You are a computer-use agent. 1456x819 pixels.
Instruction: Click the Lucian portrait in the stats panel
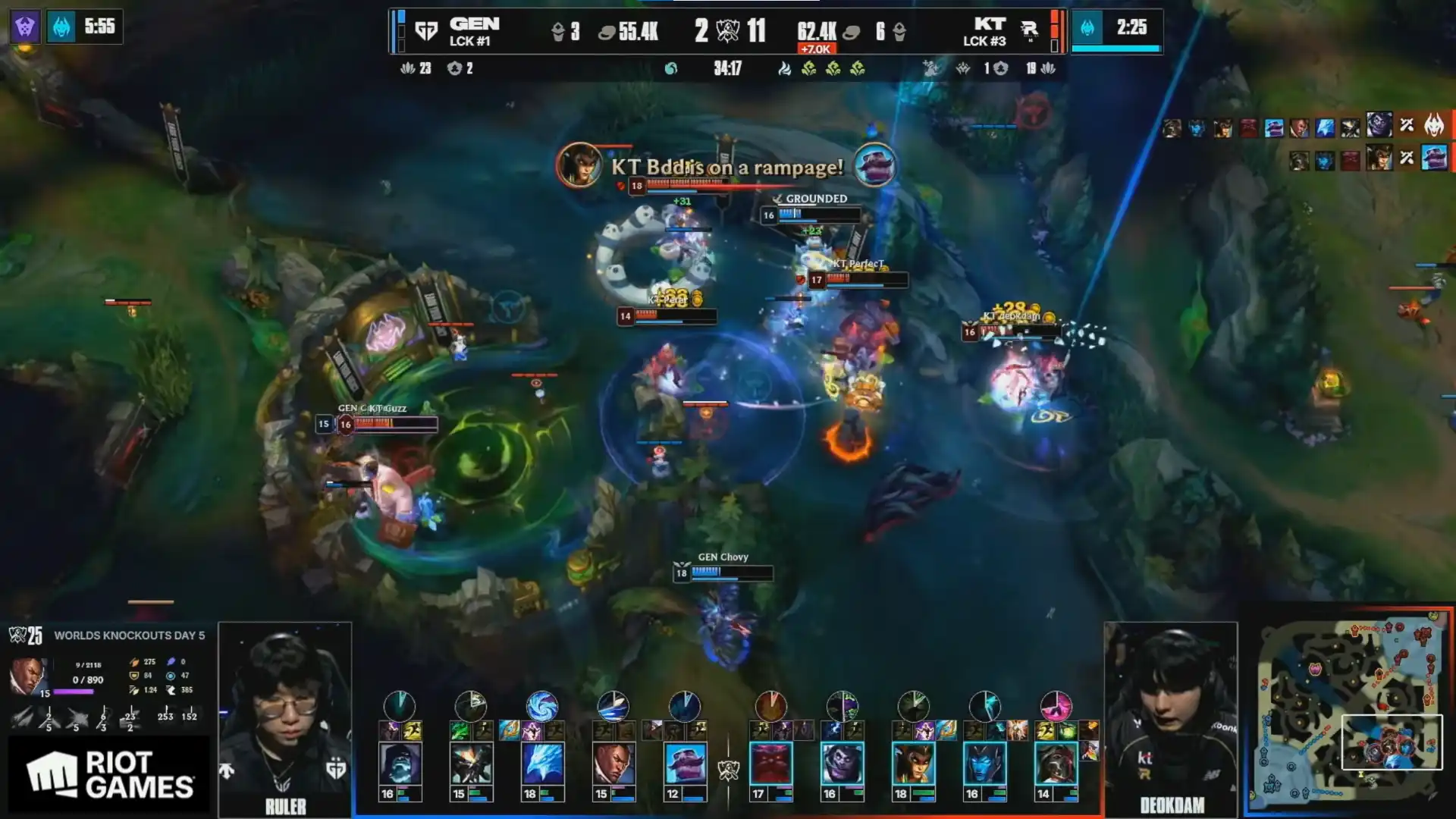[x=27, y=676]
